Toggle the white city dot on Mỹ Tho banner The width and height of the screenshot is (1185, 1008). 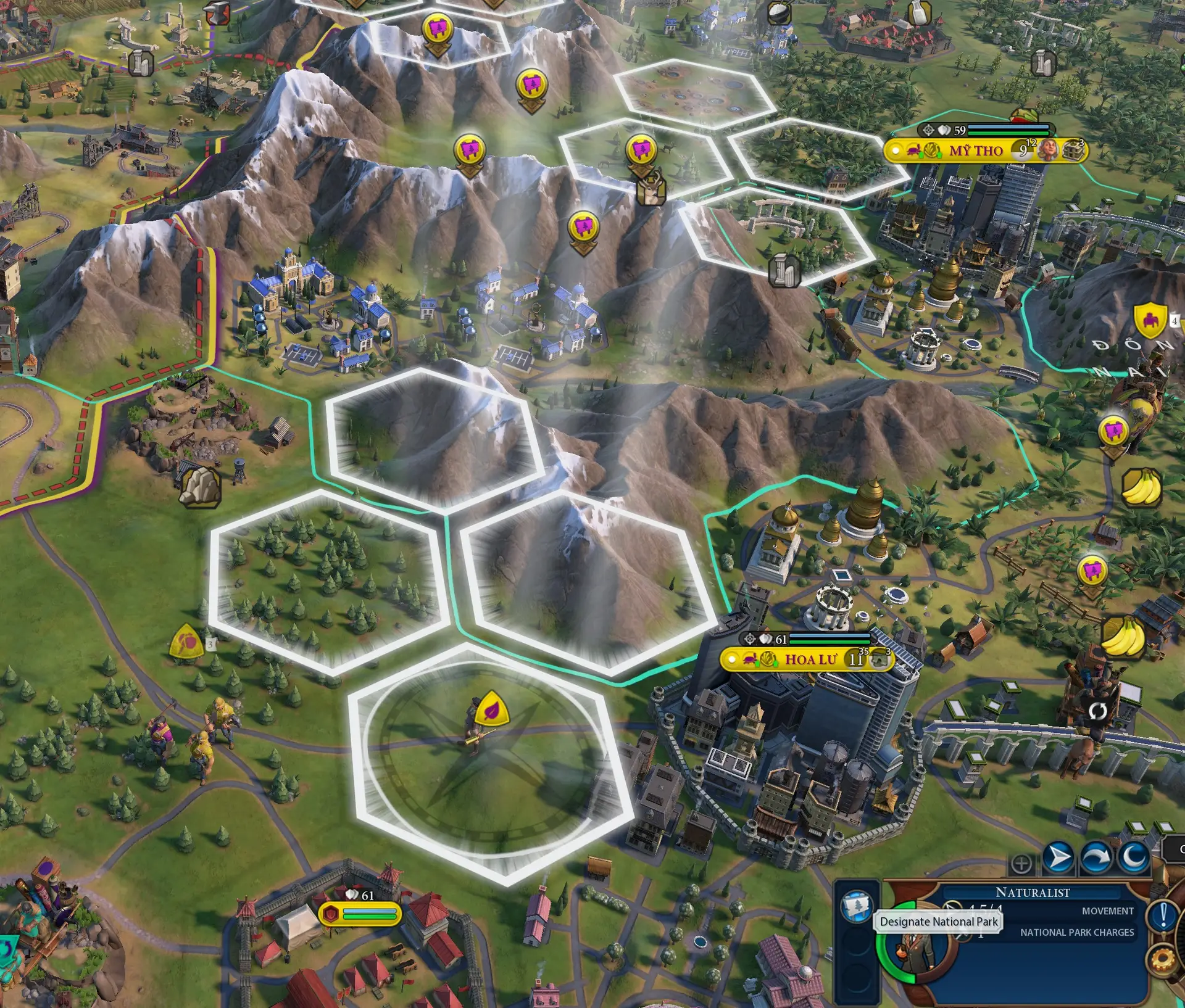point(896,151)
